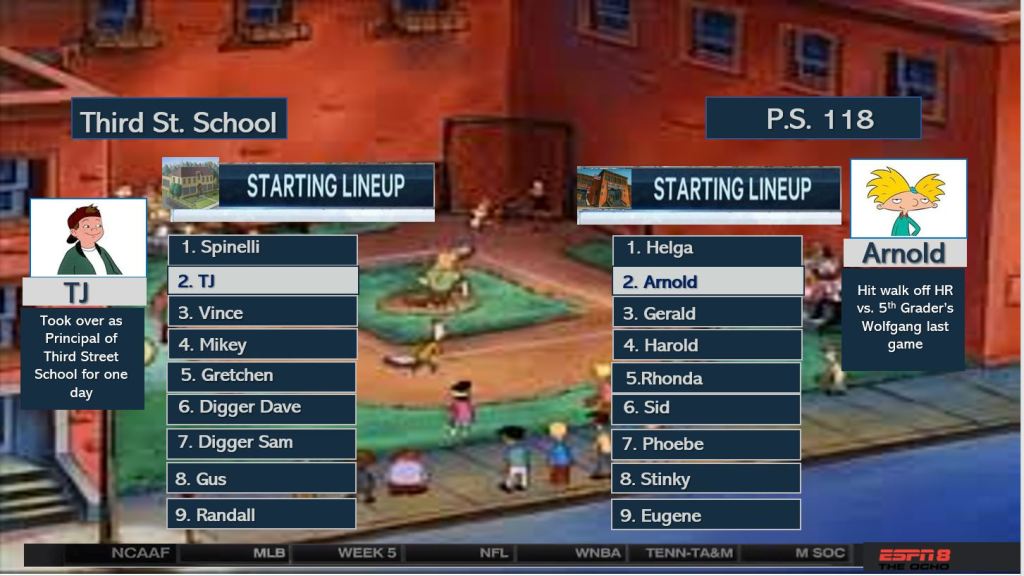
Task: Pick Gus from the lineup
Action: pos(262,479)
